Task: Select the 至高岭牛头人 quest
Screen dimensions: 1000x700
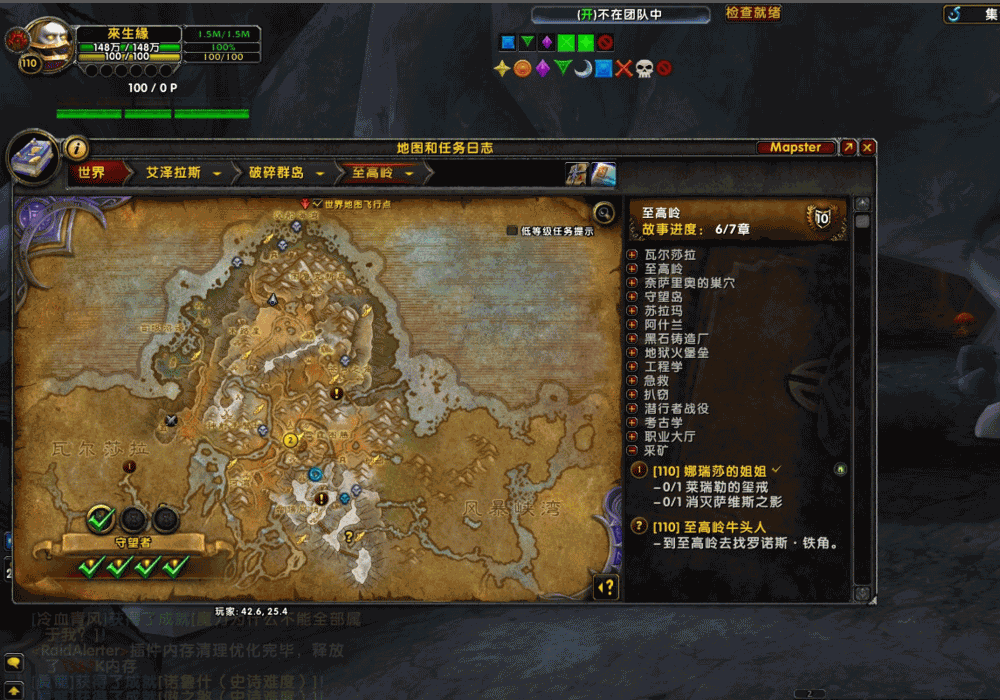Action: [709, 526]
